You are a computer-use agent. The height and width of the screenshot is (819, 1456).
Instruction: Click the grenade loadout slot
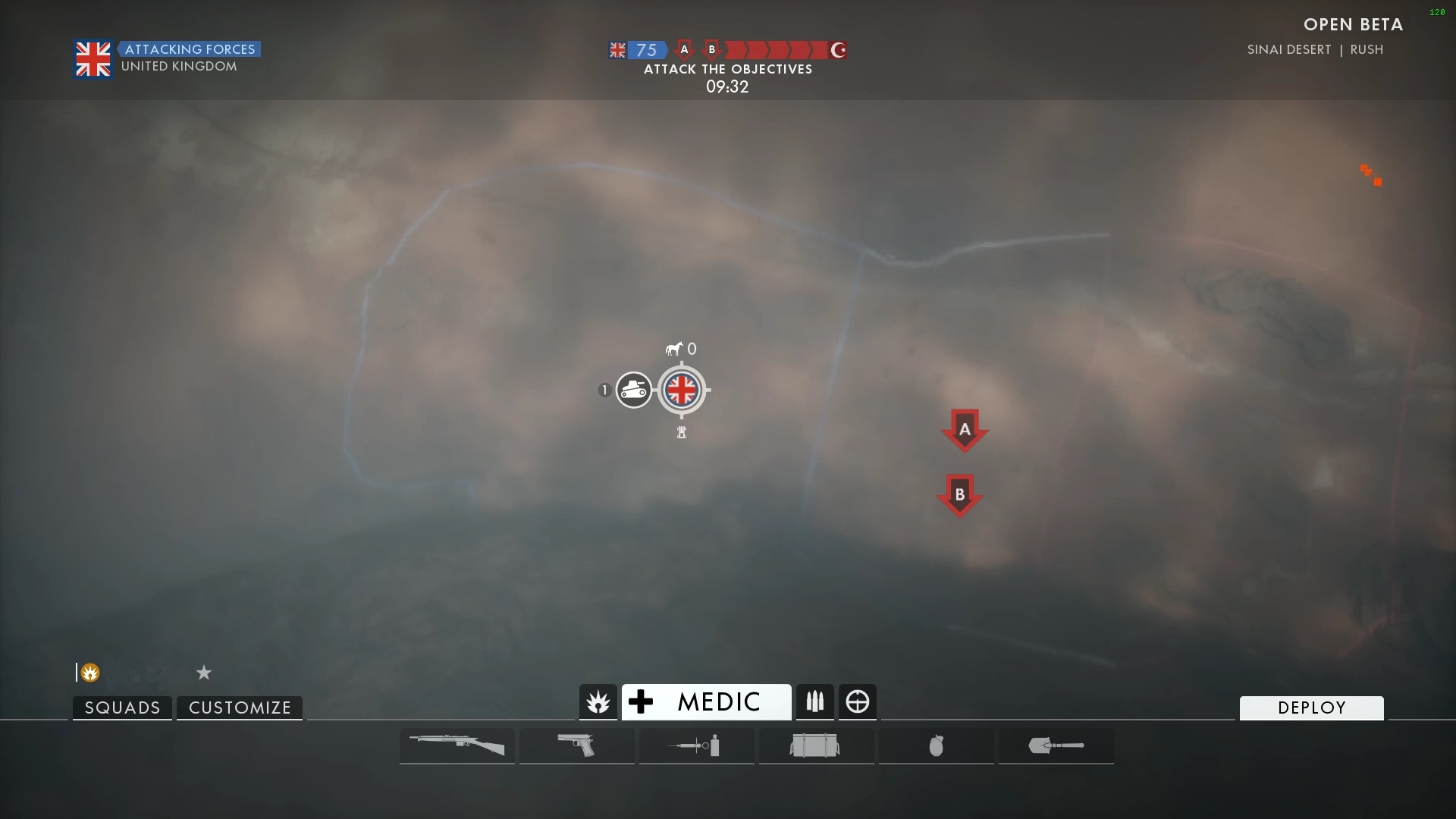(x=936, y=745)
